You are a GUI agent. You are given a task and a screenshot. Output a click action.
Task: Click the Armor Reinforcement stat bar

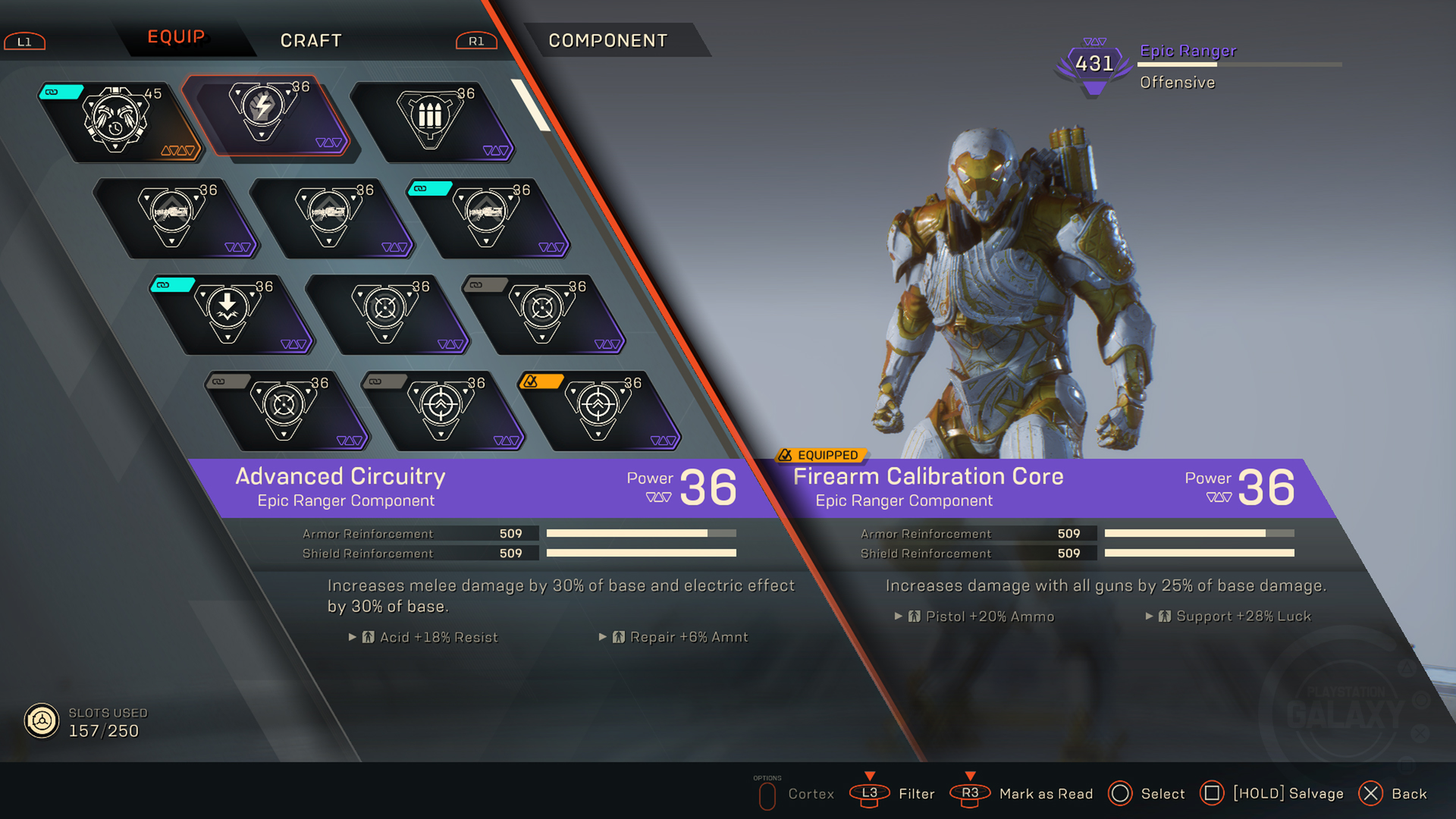641,533
